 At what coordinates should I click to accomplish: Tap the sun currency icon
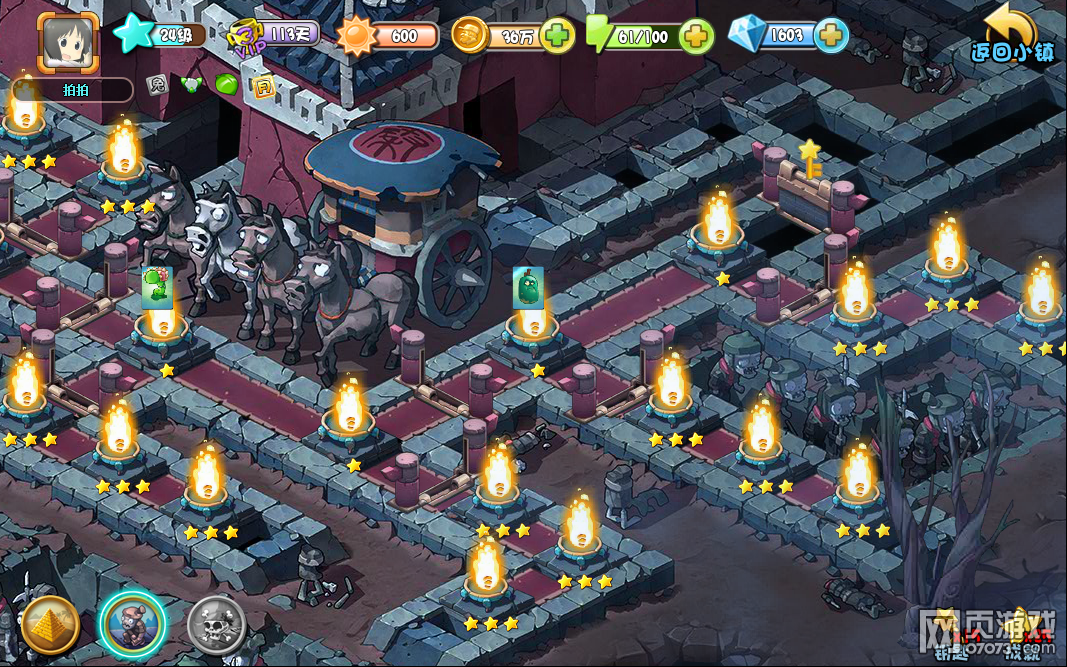point(355,37)
